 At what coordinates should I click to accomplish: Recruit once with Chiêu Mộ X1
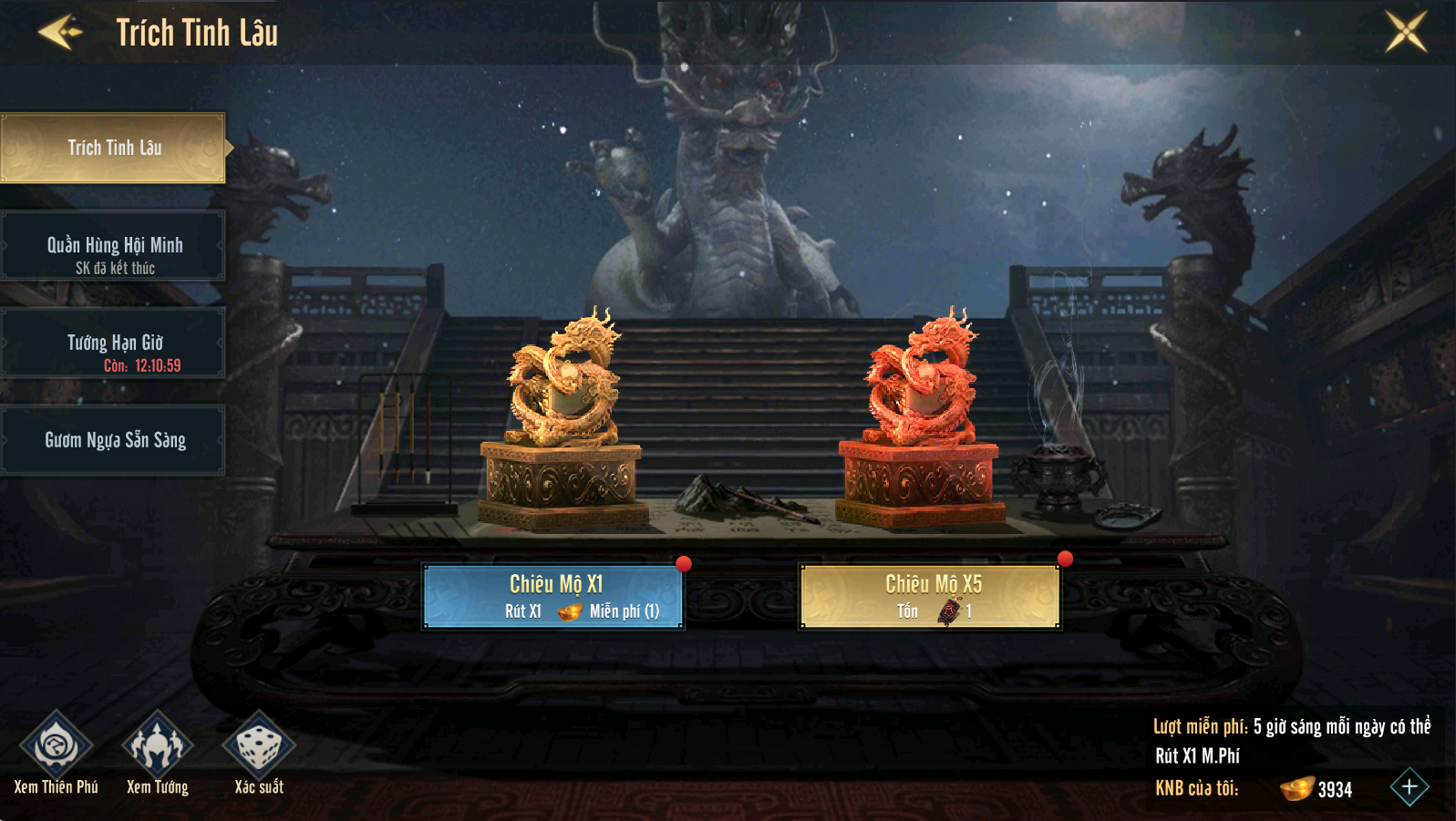pos(553,597)
